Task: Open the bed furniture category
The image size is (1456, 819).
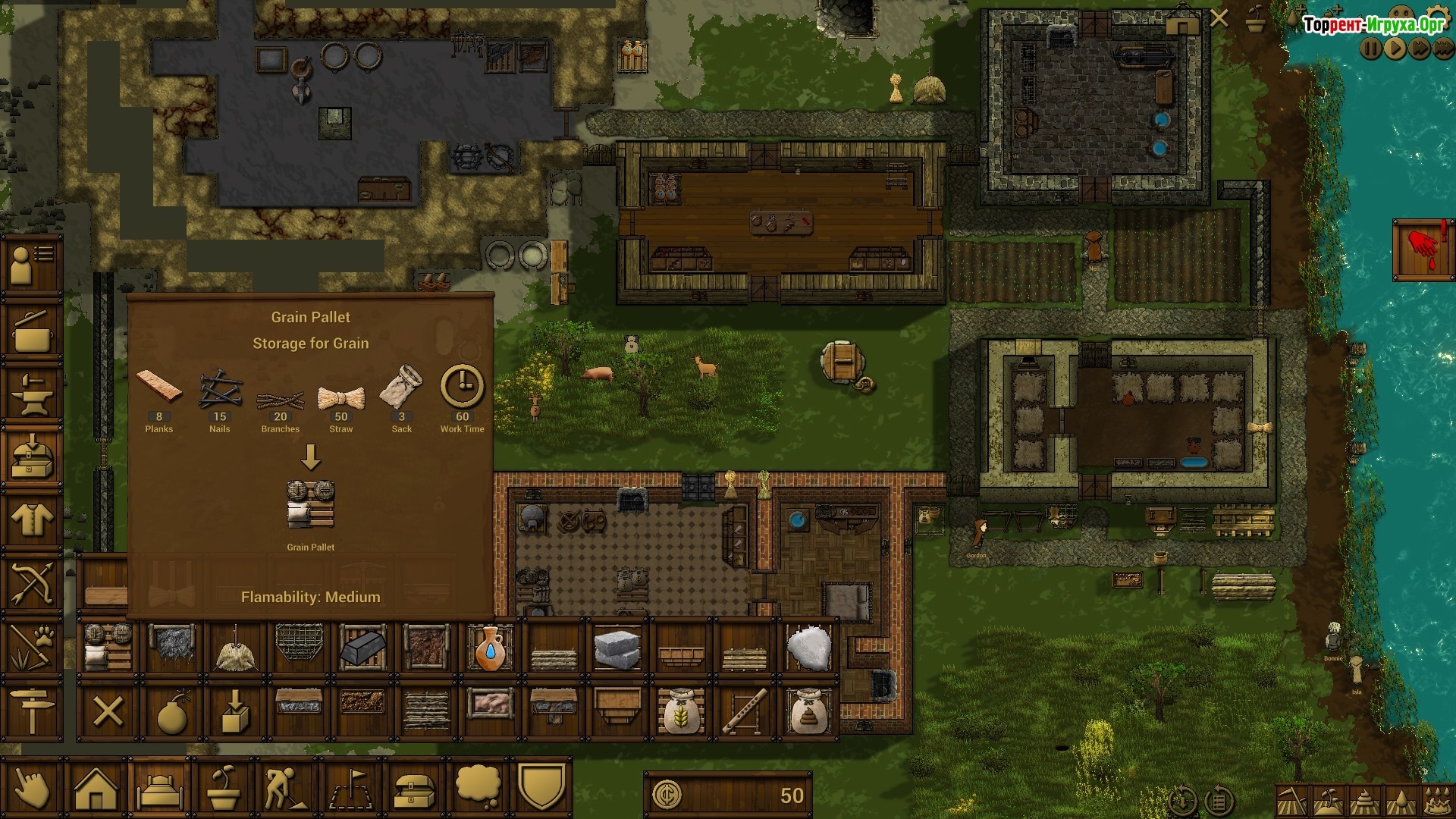Action: (160, 789)
